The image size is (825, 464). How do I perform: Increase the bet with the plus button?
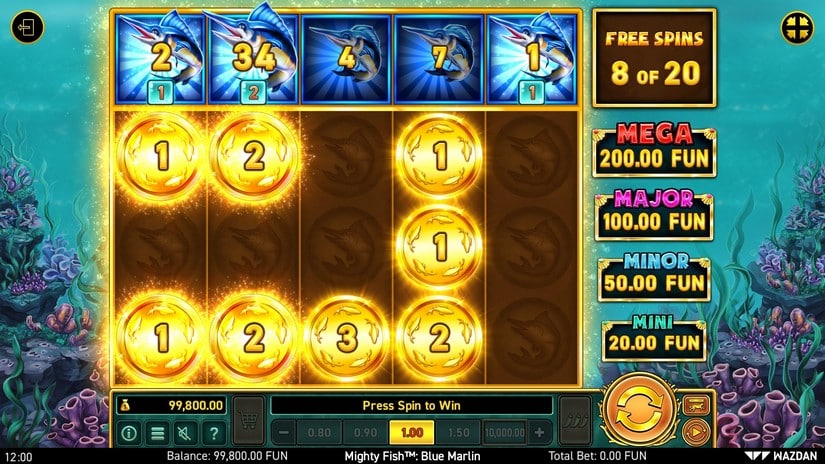540,433
